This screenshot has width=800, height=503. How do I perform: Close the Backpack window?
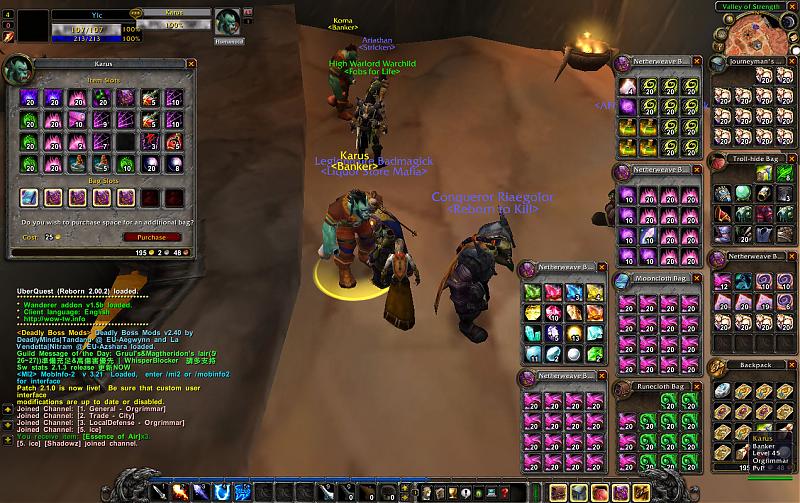[x=793, y=365]
